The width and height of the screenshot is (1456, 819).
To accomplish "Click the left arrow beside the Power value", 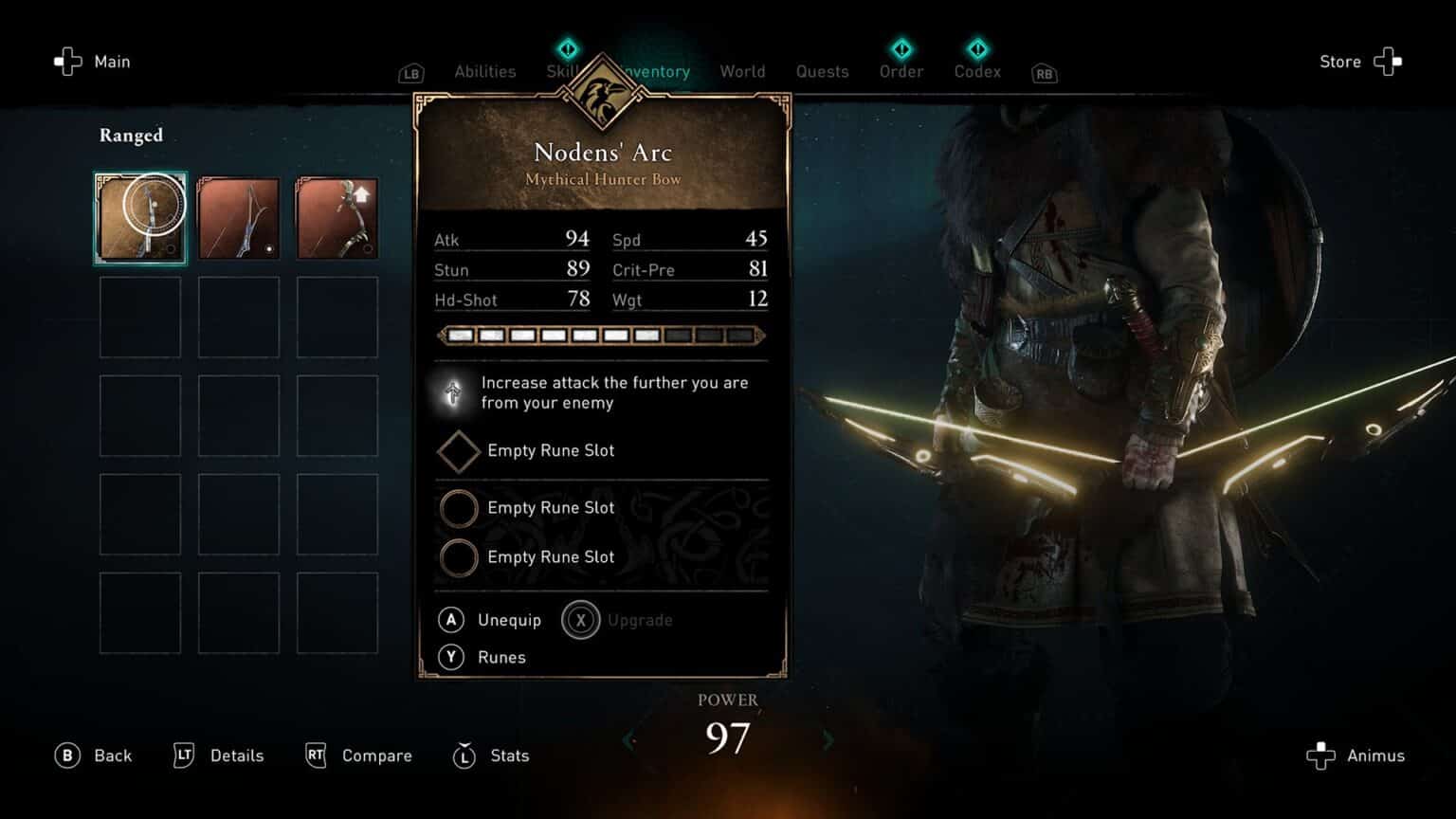I will point(630,739).
